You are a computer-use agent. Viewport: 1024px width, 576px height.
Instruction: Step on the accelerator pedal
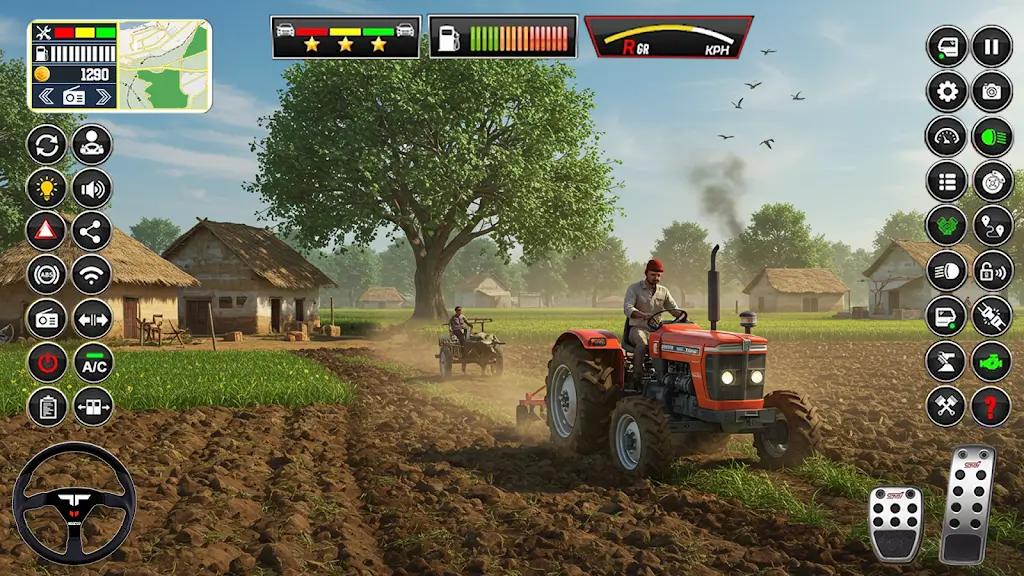tap(968, 503)
